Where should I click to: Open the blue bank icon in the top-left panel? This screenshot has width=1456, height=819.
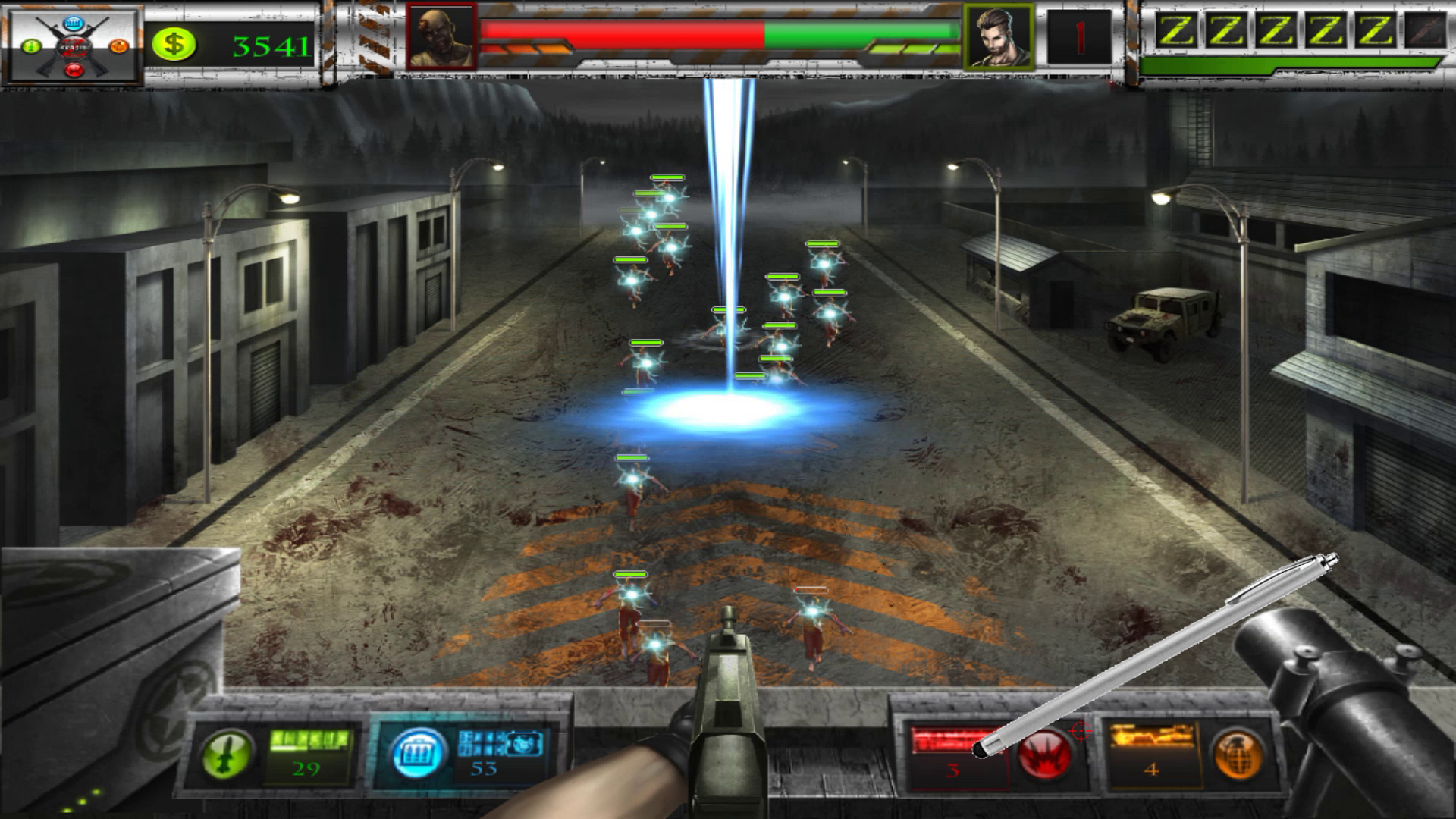point(73,24)
